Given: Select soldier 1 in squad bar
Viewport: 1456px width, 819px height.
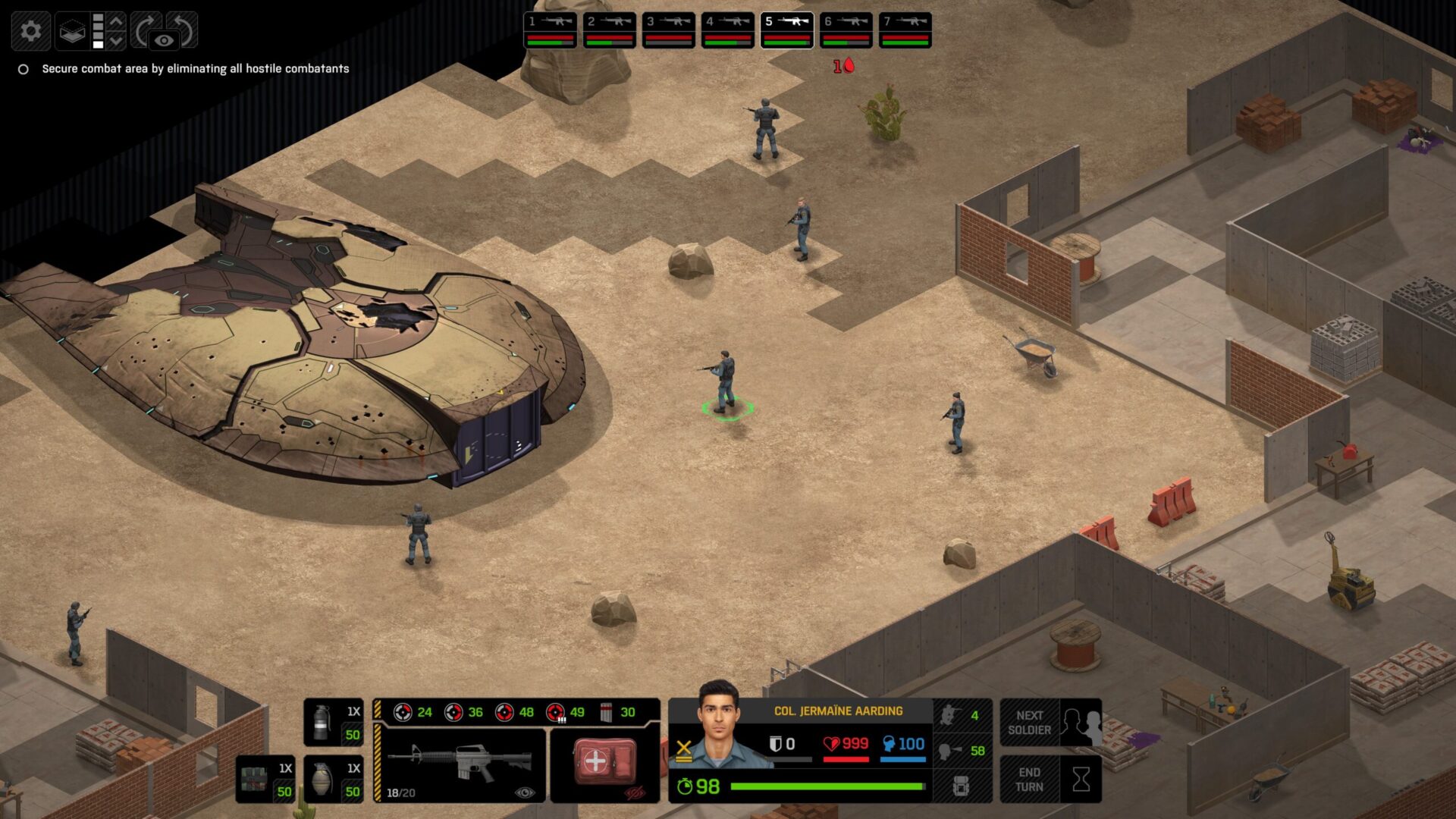Looking at the screenshot, I should [x=550, y=30].
